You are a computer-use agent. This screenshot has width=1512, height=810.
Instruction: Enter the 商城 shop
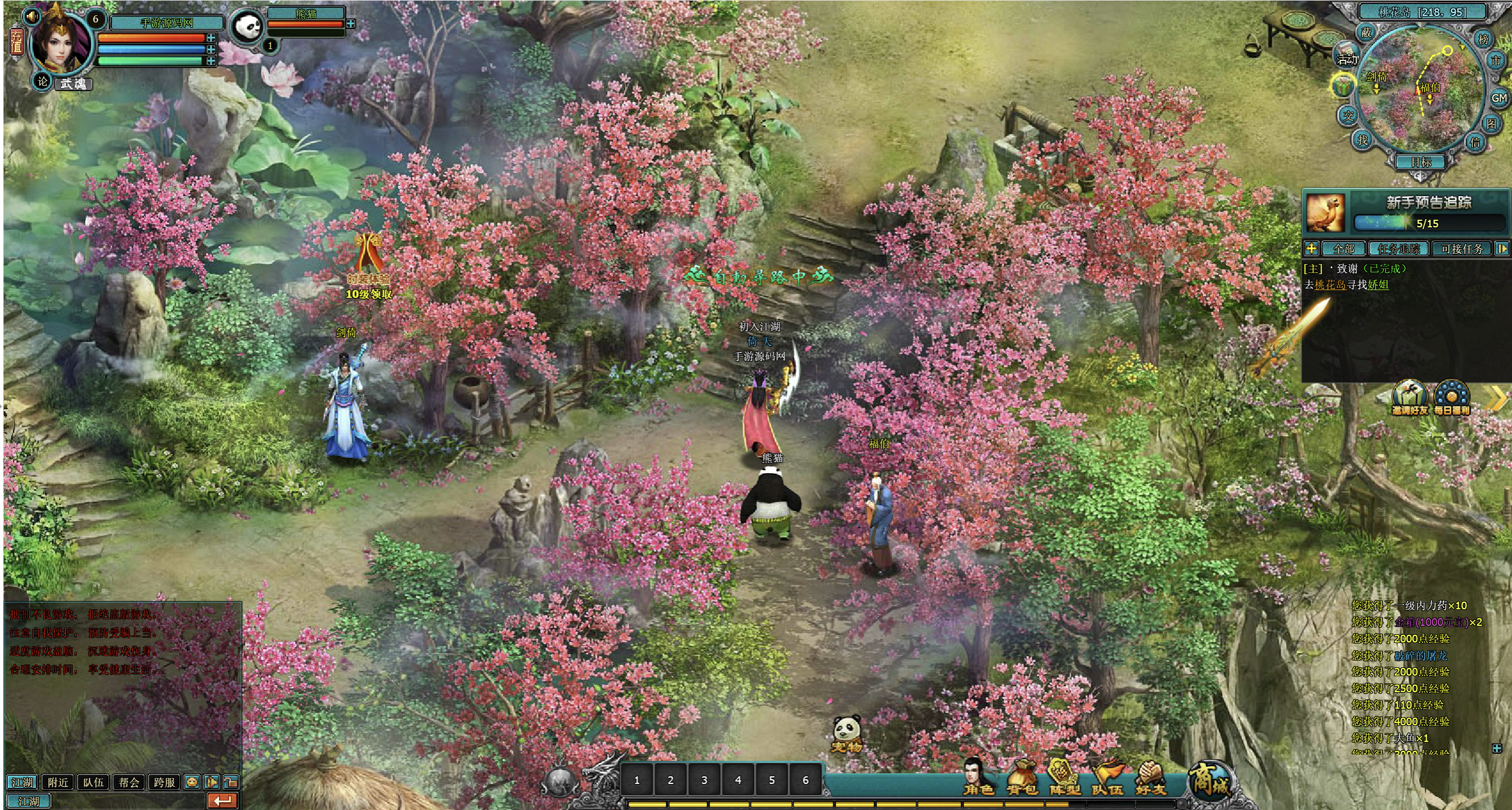pos(1209,779)
